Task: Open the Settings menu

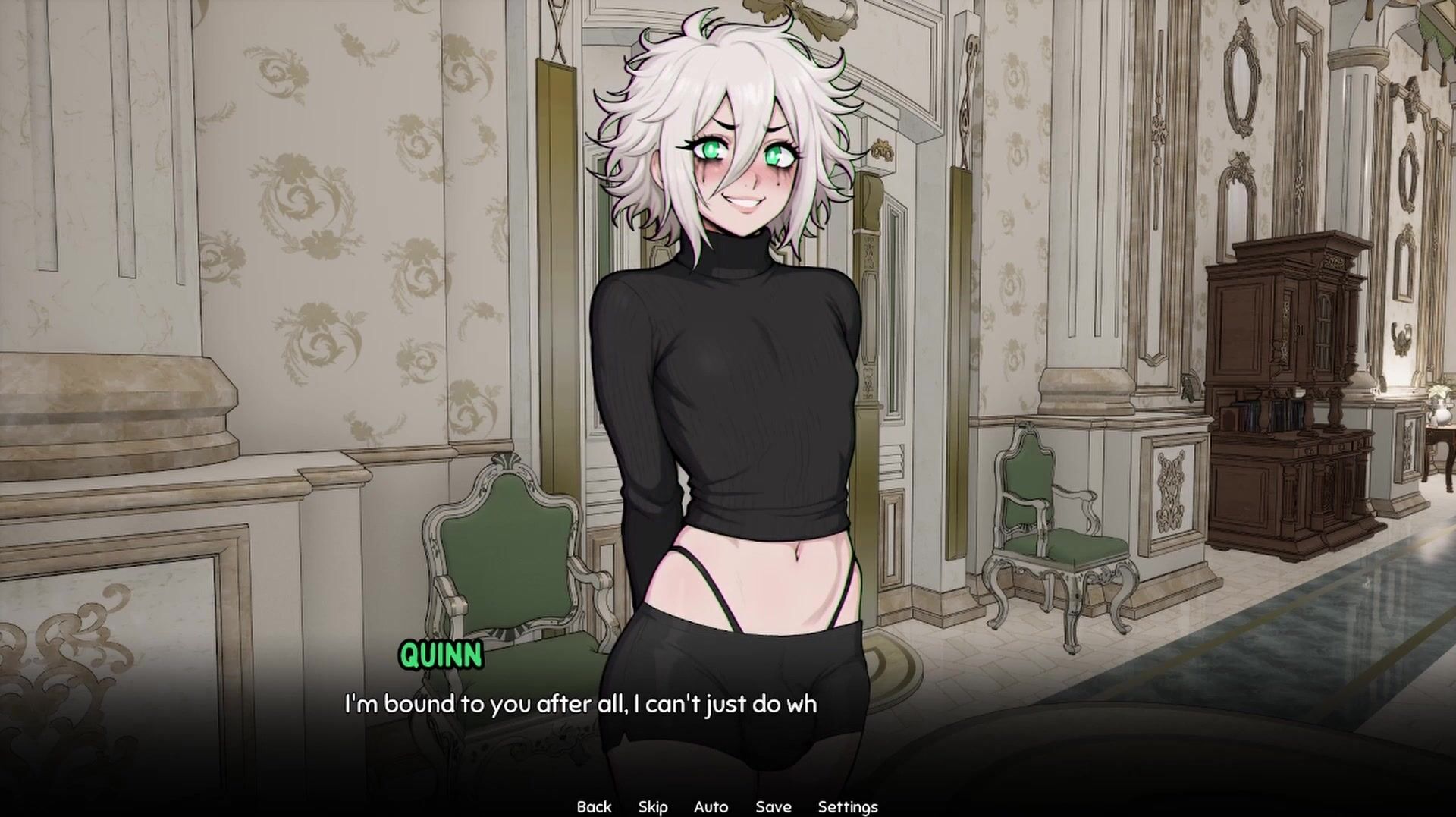Action: (847, 806)
